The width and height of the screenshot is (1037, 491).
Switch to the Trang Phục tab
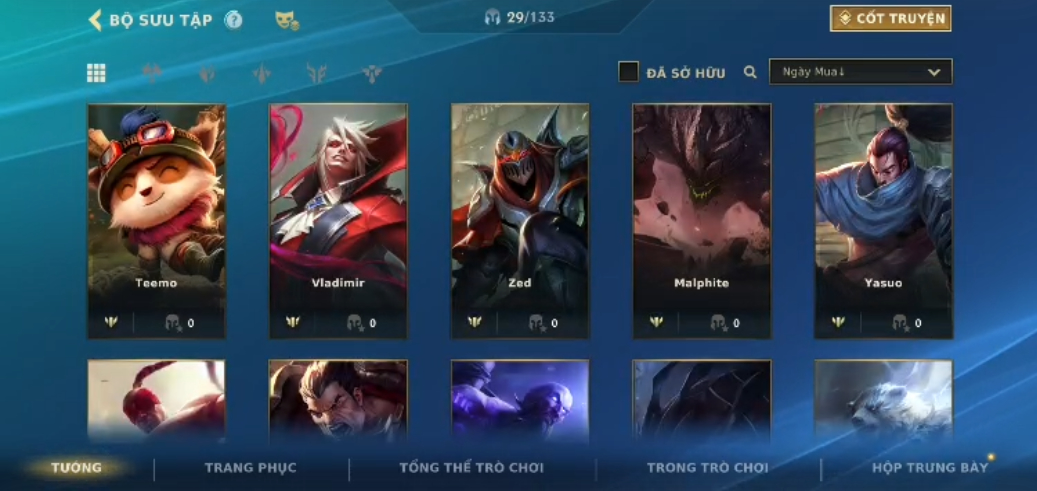(x=250, y=468)
